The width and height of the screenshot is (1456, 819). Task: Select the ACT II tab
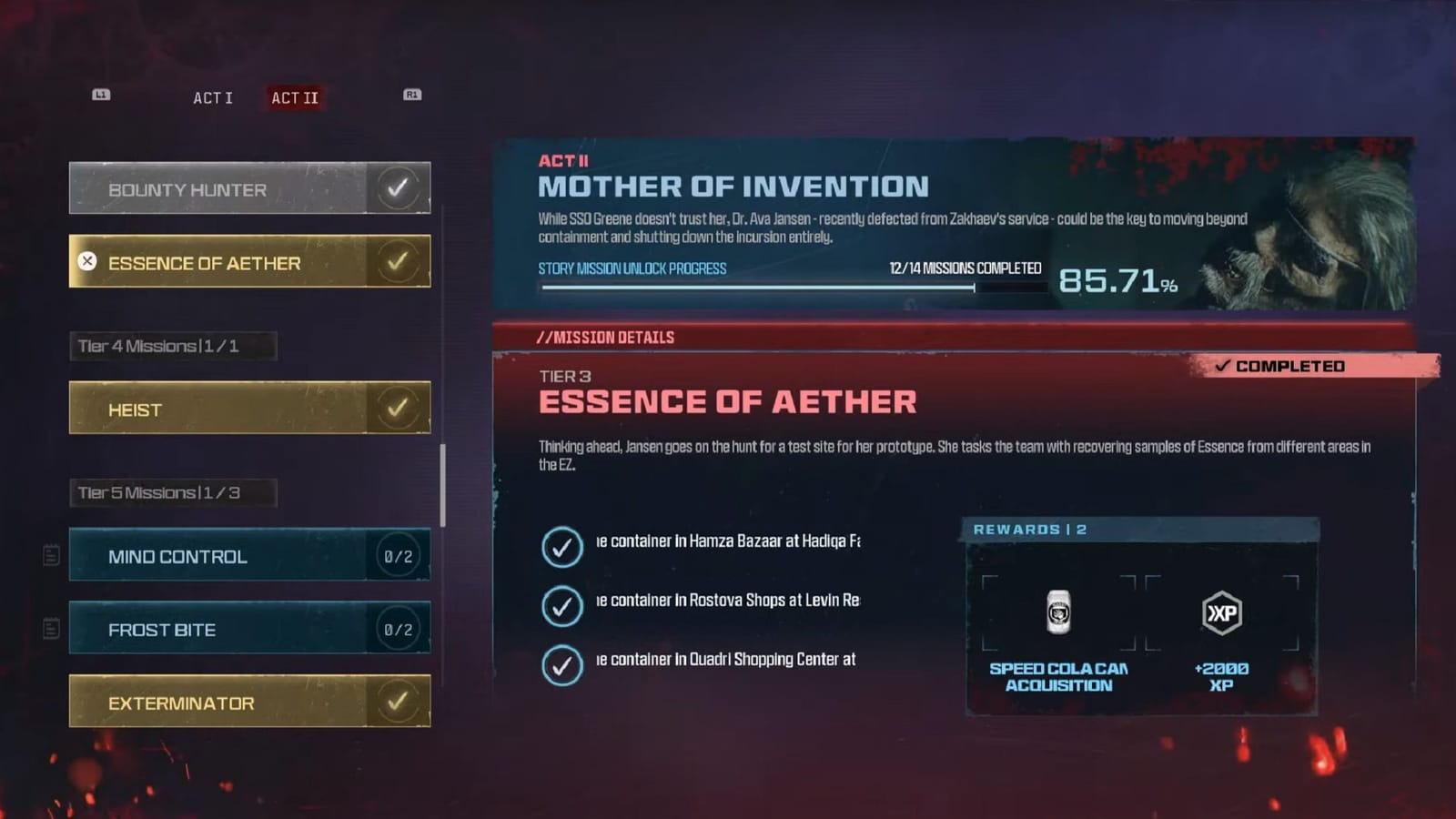pos(294,97)
